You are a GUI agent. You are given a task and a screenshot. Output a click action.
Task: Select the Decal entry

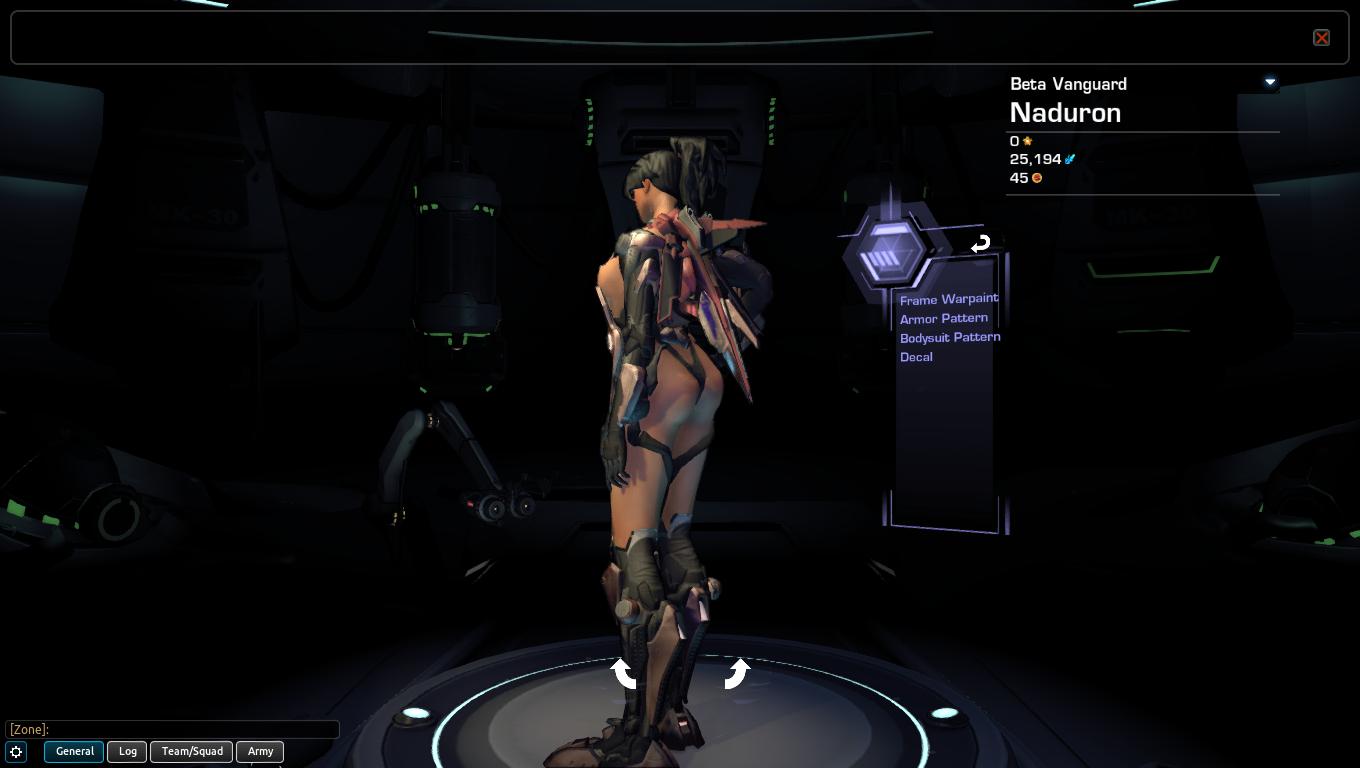pos(916,357)
